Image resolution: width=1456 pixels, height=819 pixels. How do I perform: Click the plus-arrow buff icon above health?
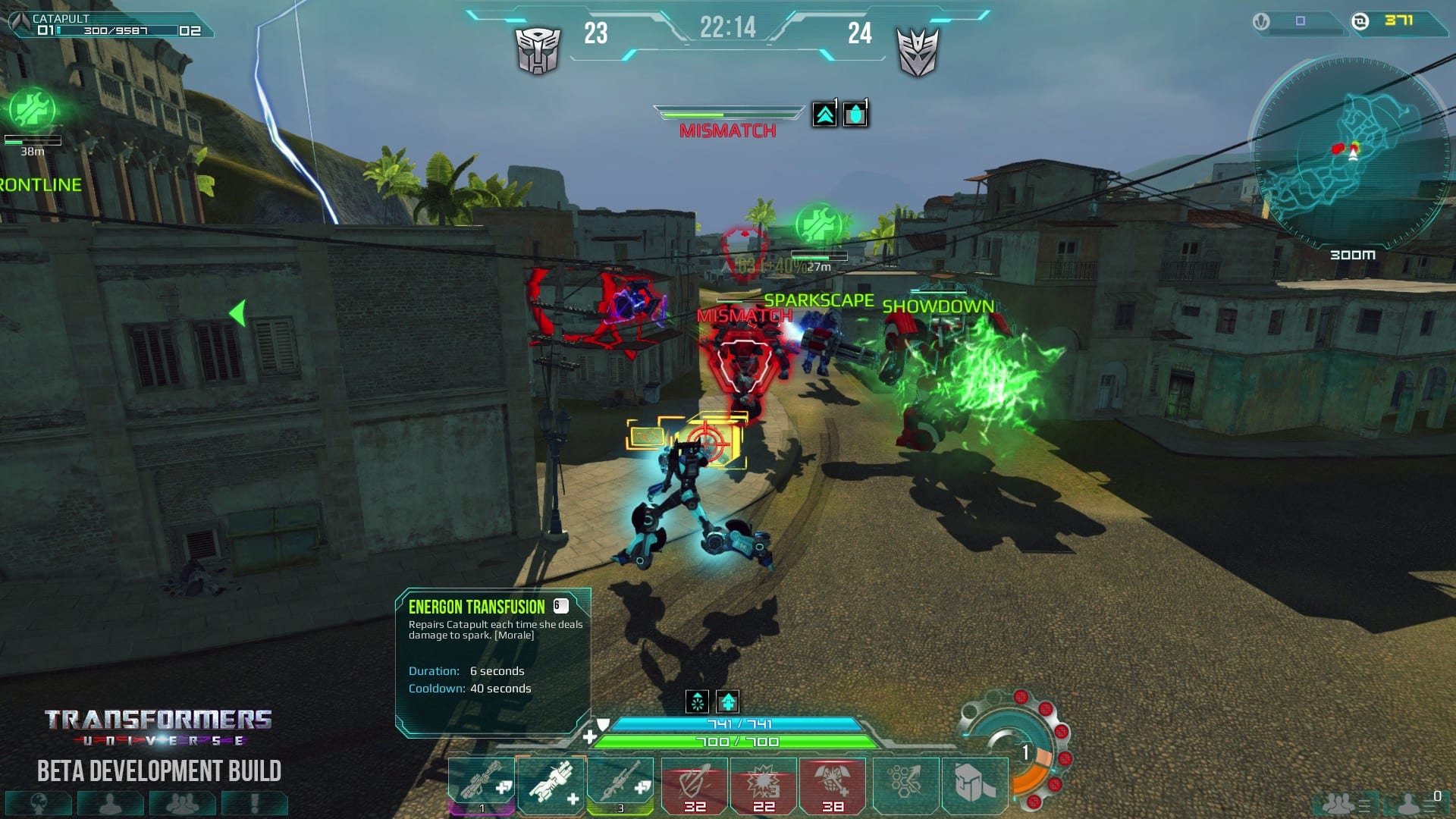pyautogui.click(x=728, y=701)
